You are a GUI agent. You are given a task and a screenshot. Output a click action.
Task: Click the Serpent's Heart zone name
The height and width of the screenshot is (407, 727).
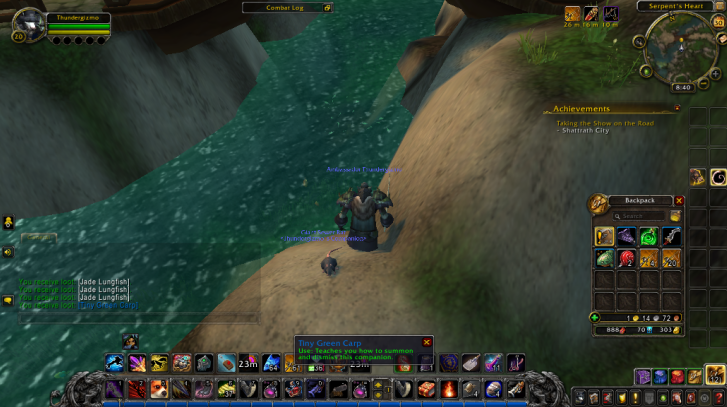[678, 6]
